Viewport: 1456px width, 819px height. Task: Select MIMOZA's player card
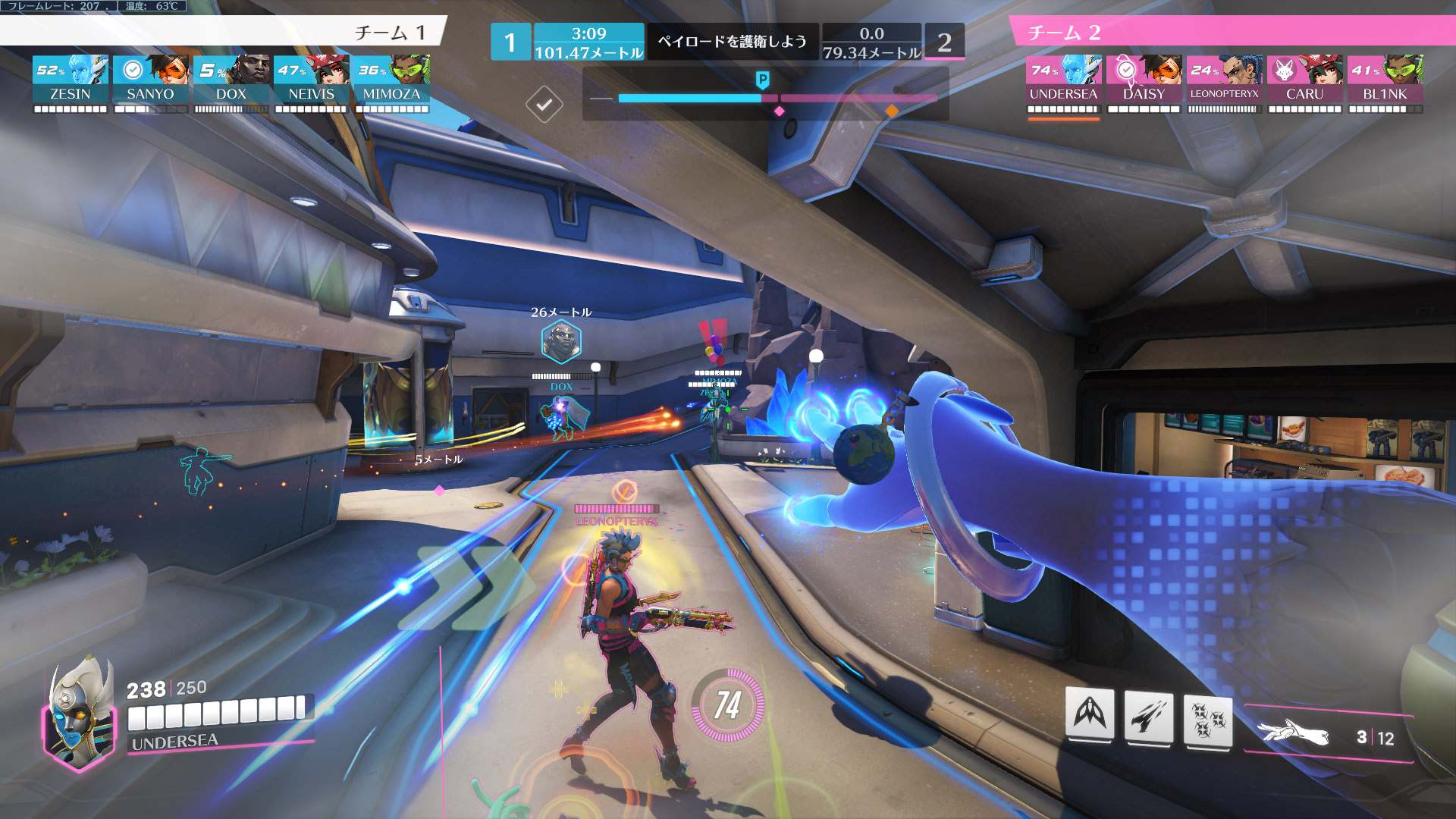tap(391, 79)
